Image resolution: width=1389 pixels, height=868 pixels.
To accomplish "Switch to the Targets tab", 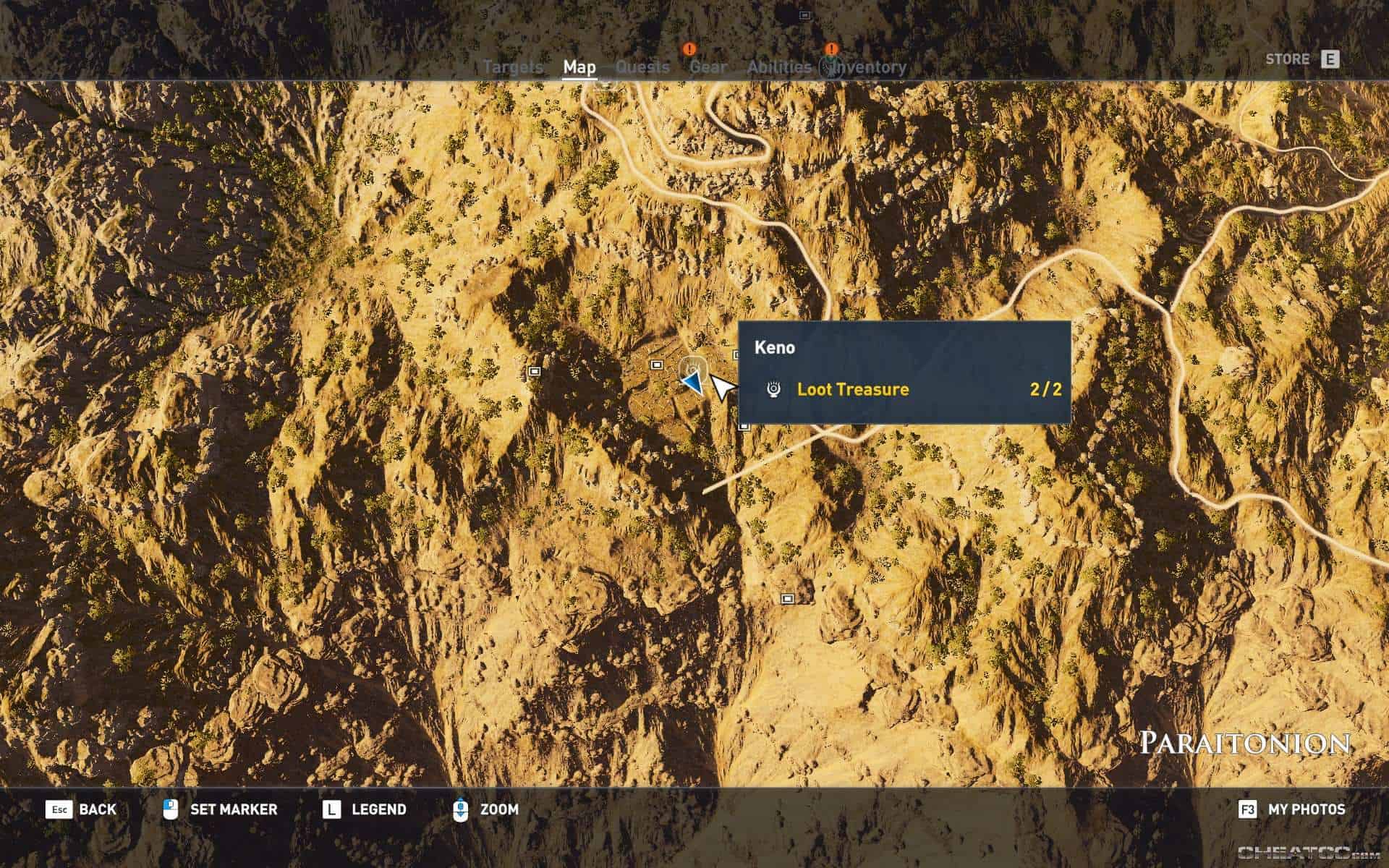I will (514, 67).
